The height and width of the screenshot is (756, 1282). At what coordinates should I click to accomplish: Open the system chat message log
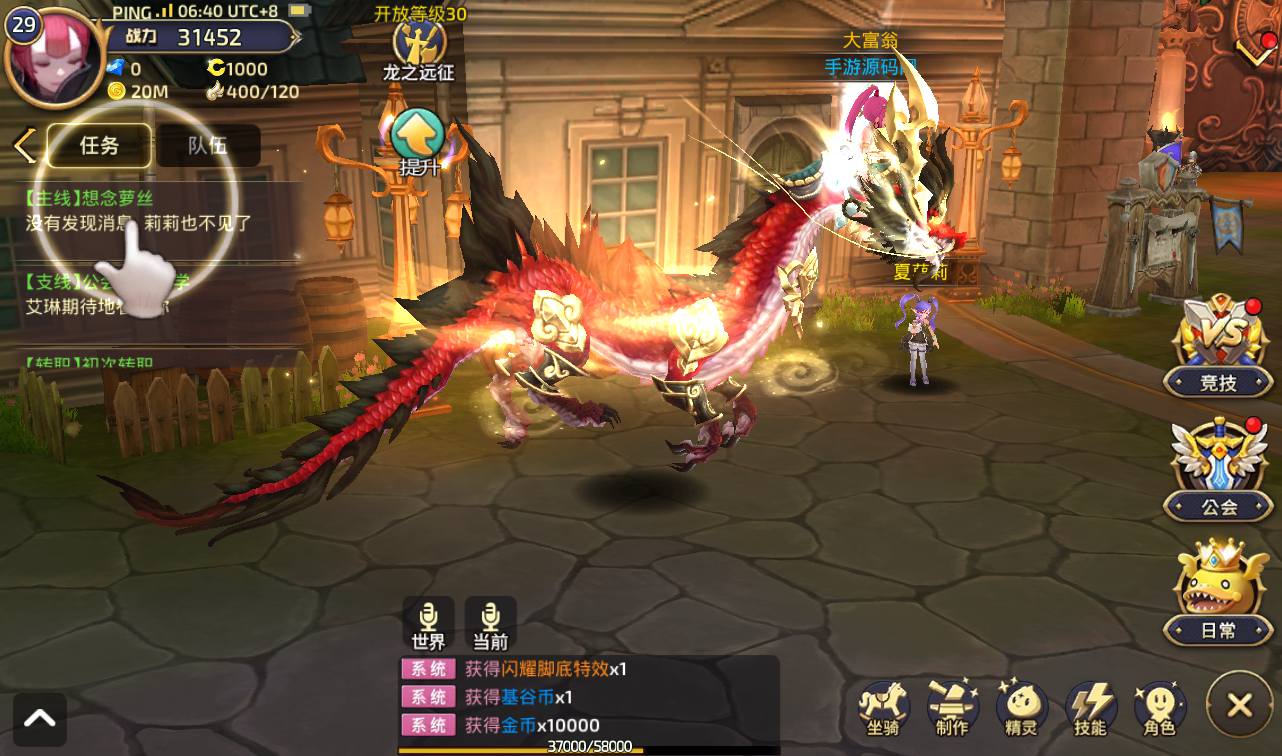click(588, 697)
